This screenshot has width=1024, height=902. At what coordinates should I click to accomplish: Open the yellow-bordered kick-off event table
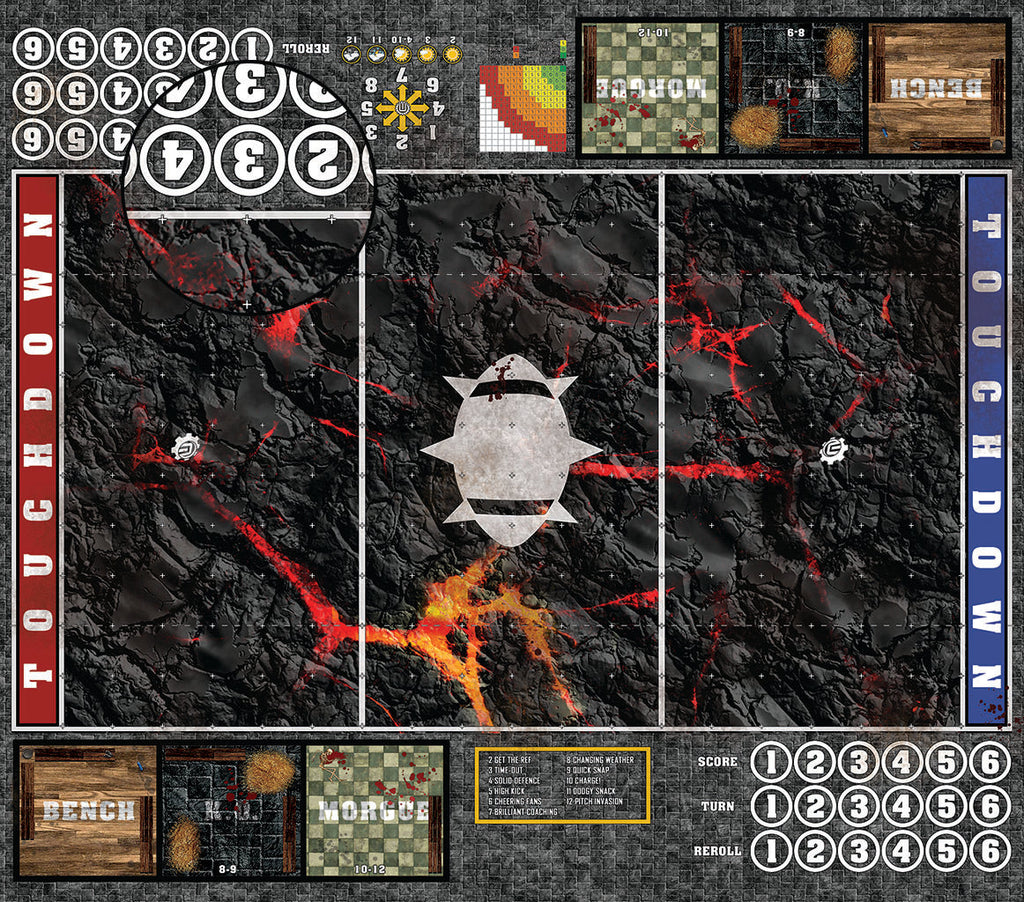coord(563,785)
